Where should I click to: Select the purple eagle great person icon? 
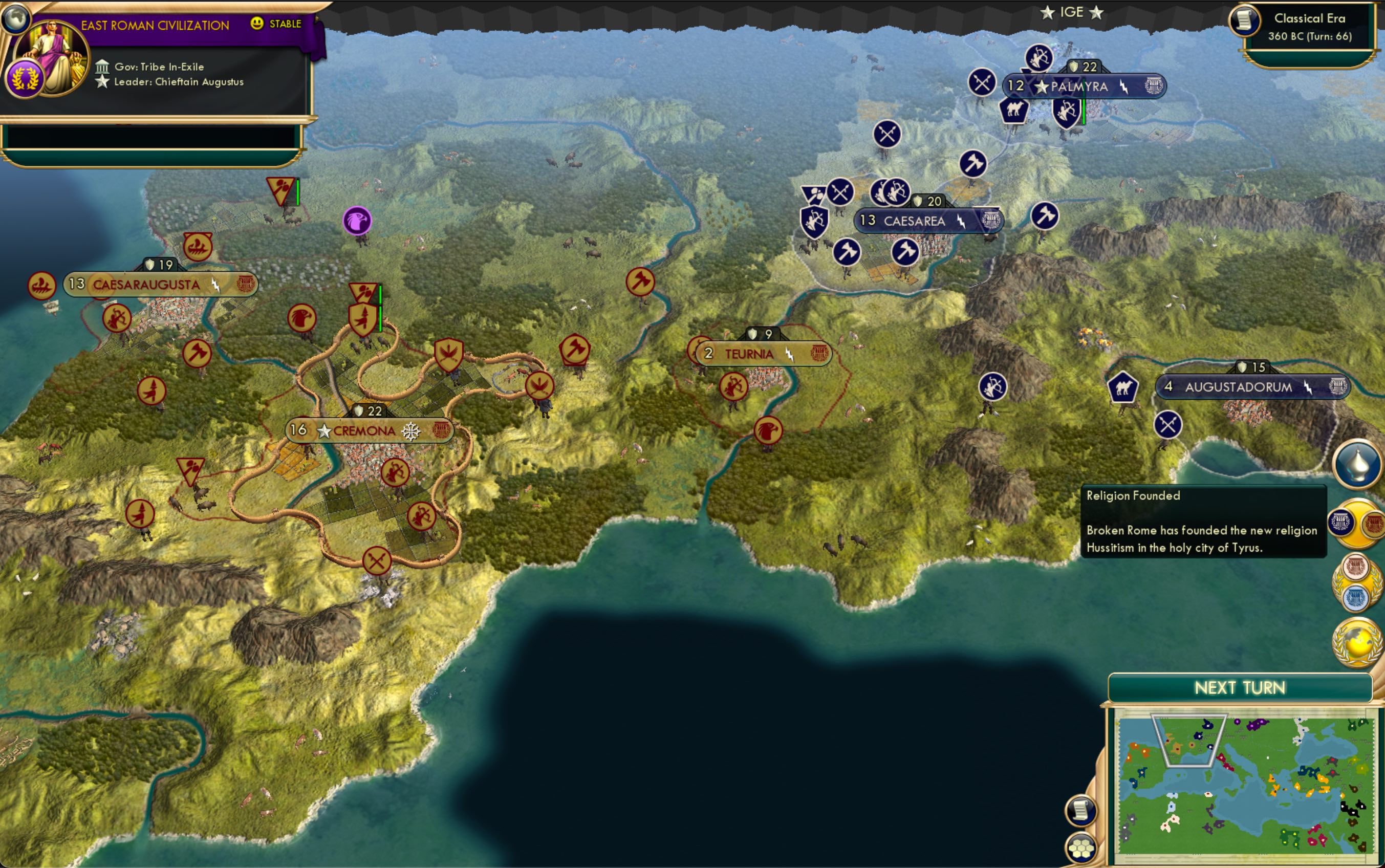(359, 221)
